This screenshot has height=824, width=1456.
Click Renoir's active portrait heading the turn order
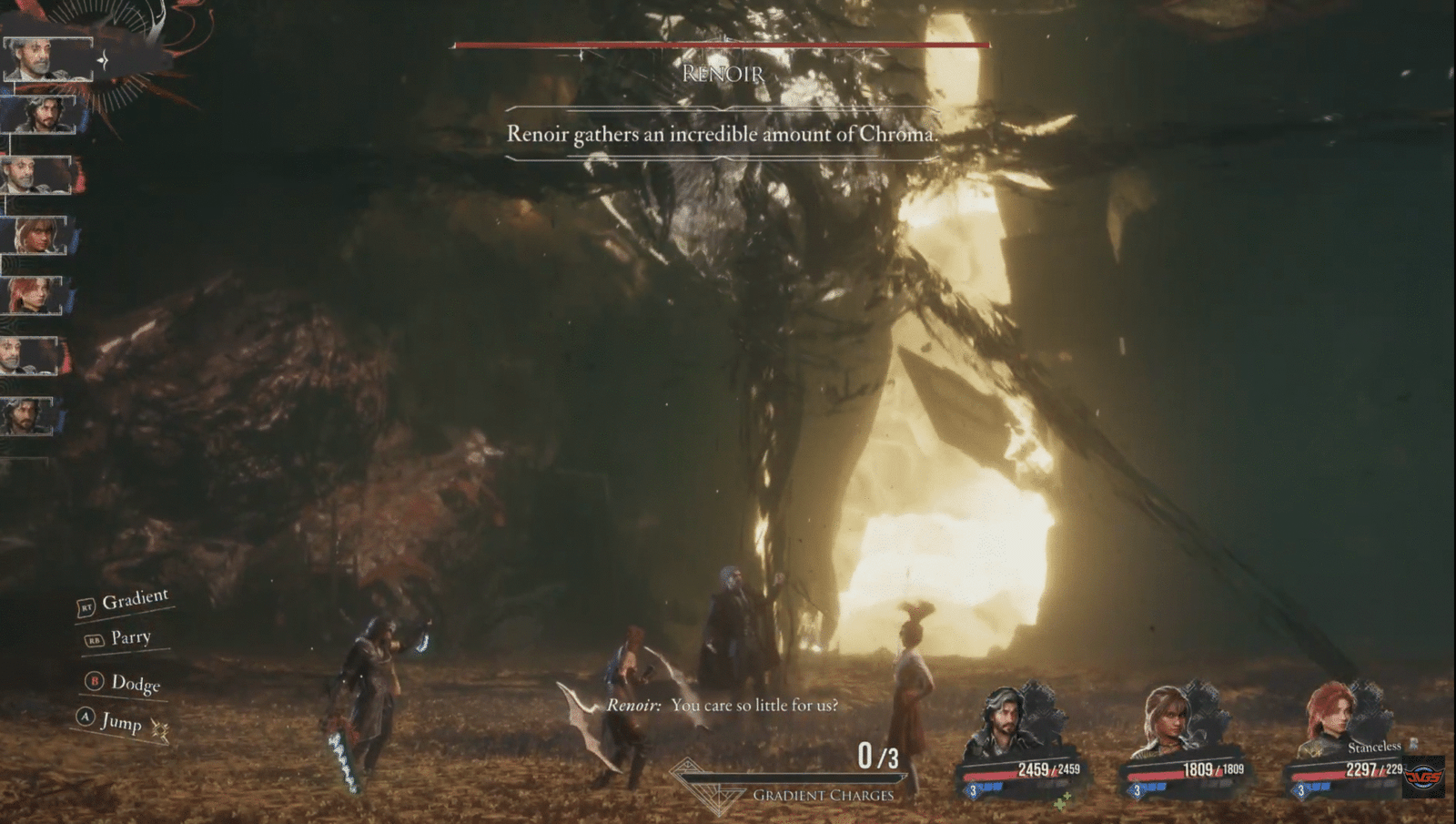tap(47, 59)
